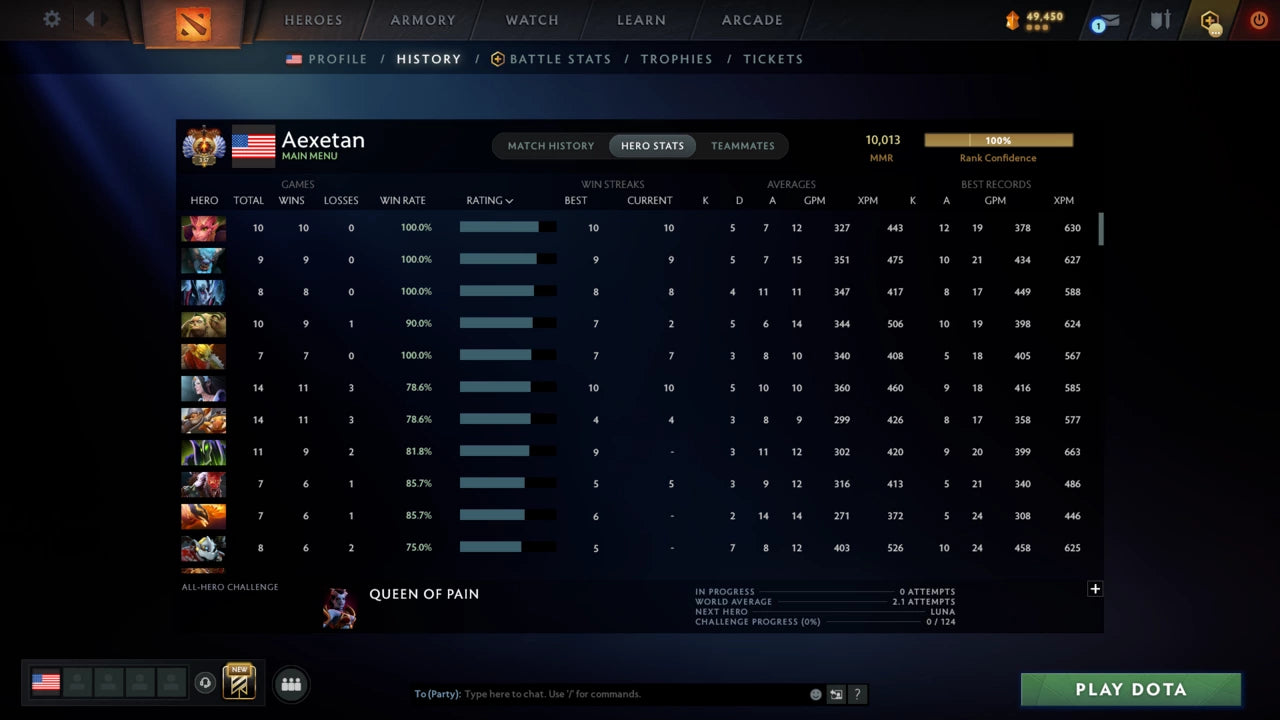Select the TEAMMATES tab
The width and height of the screenshot is (1280, 720).
[743, 145]
